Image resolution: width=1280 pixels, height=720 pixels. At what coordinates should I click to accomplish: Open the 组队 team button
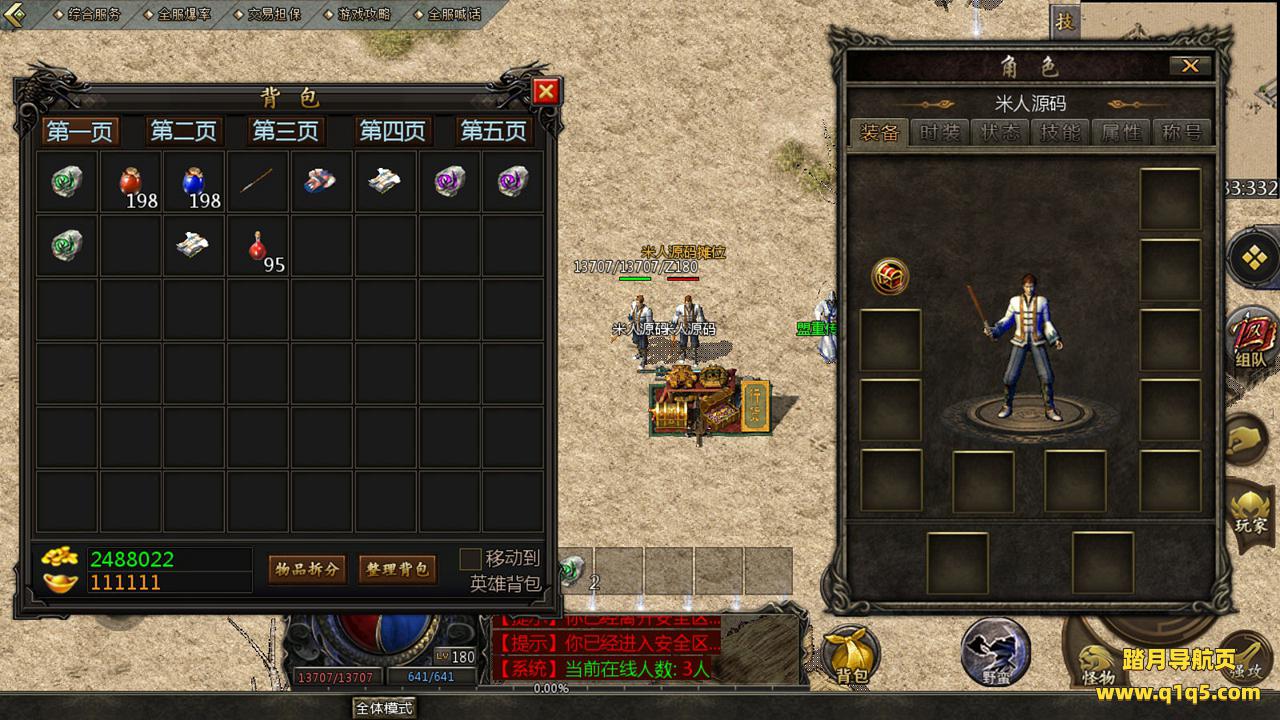[x=1250, y=340]
